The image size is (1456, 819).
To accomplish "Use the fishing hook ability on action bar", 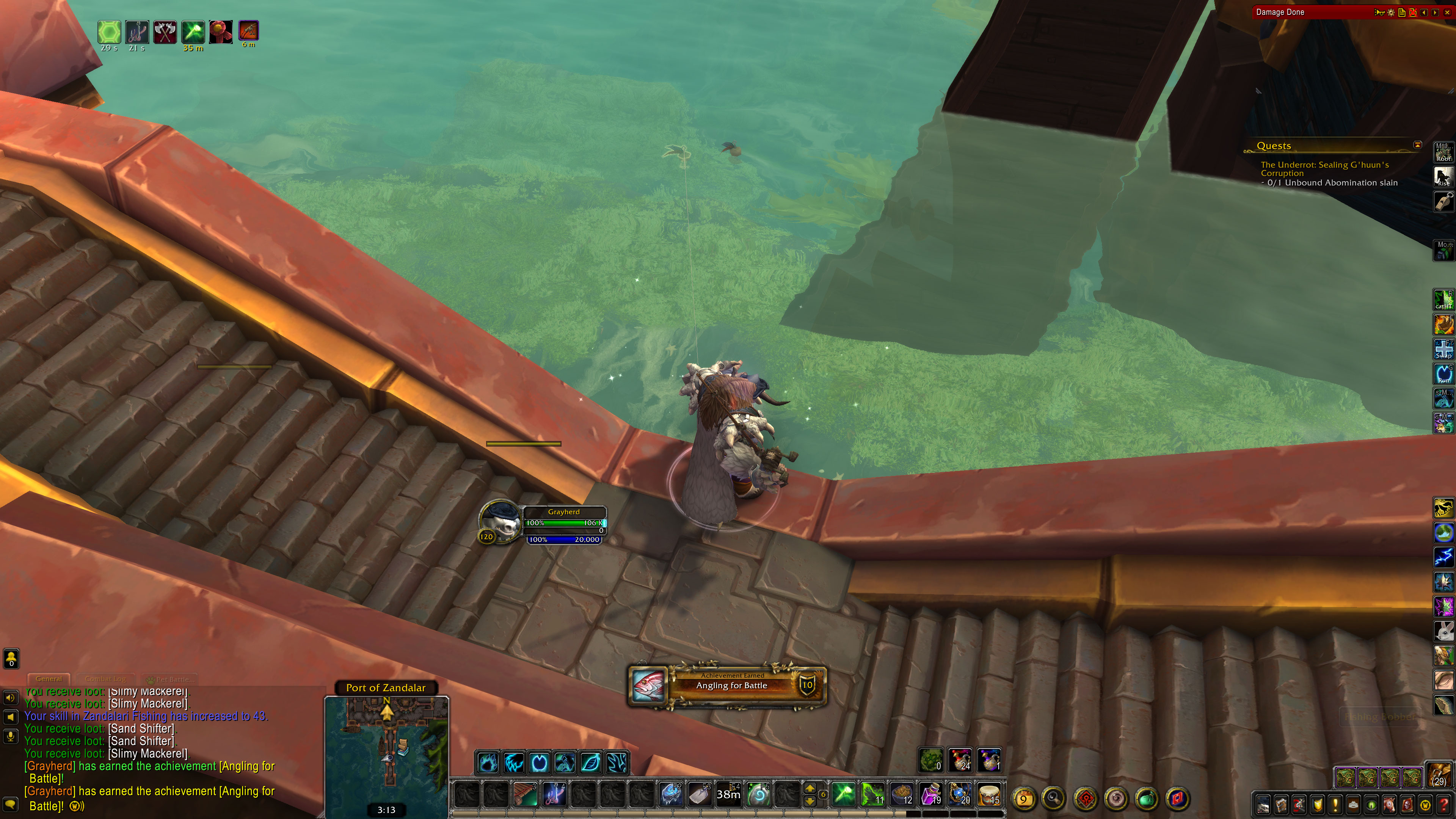I will (x=554, y=794).
